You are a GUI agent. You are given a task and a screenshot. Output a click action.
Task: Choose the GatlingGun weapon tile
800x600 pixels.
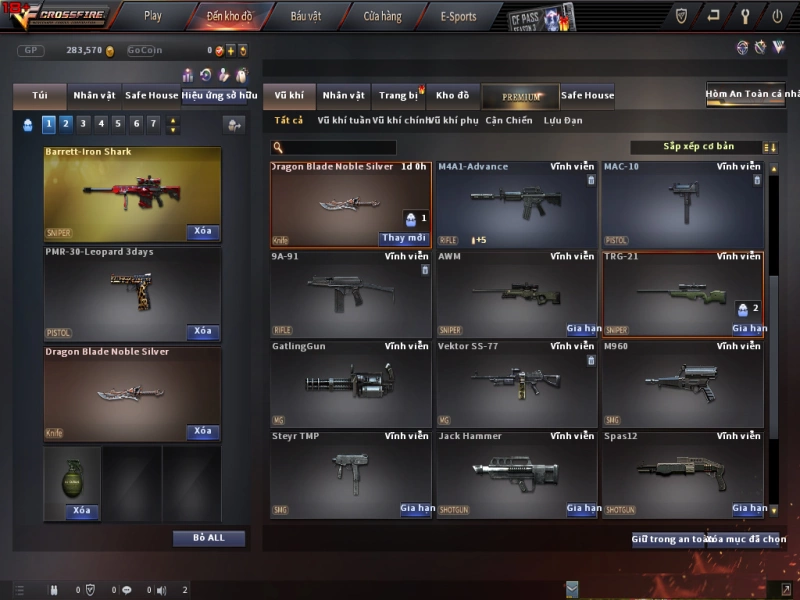(350, 384)
